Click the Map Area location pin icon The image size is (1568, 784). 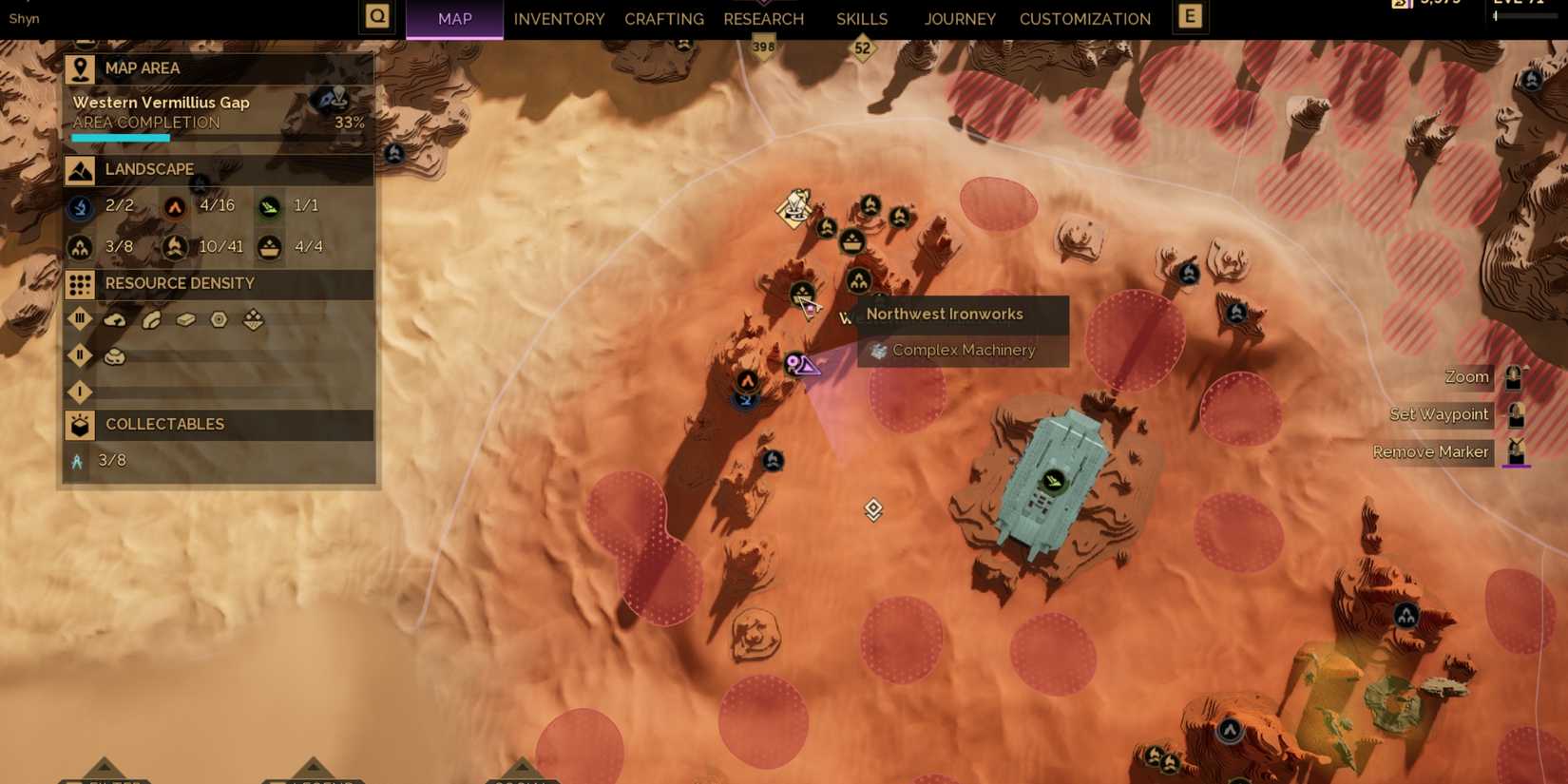point(80,67)
